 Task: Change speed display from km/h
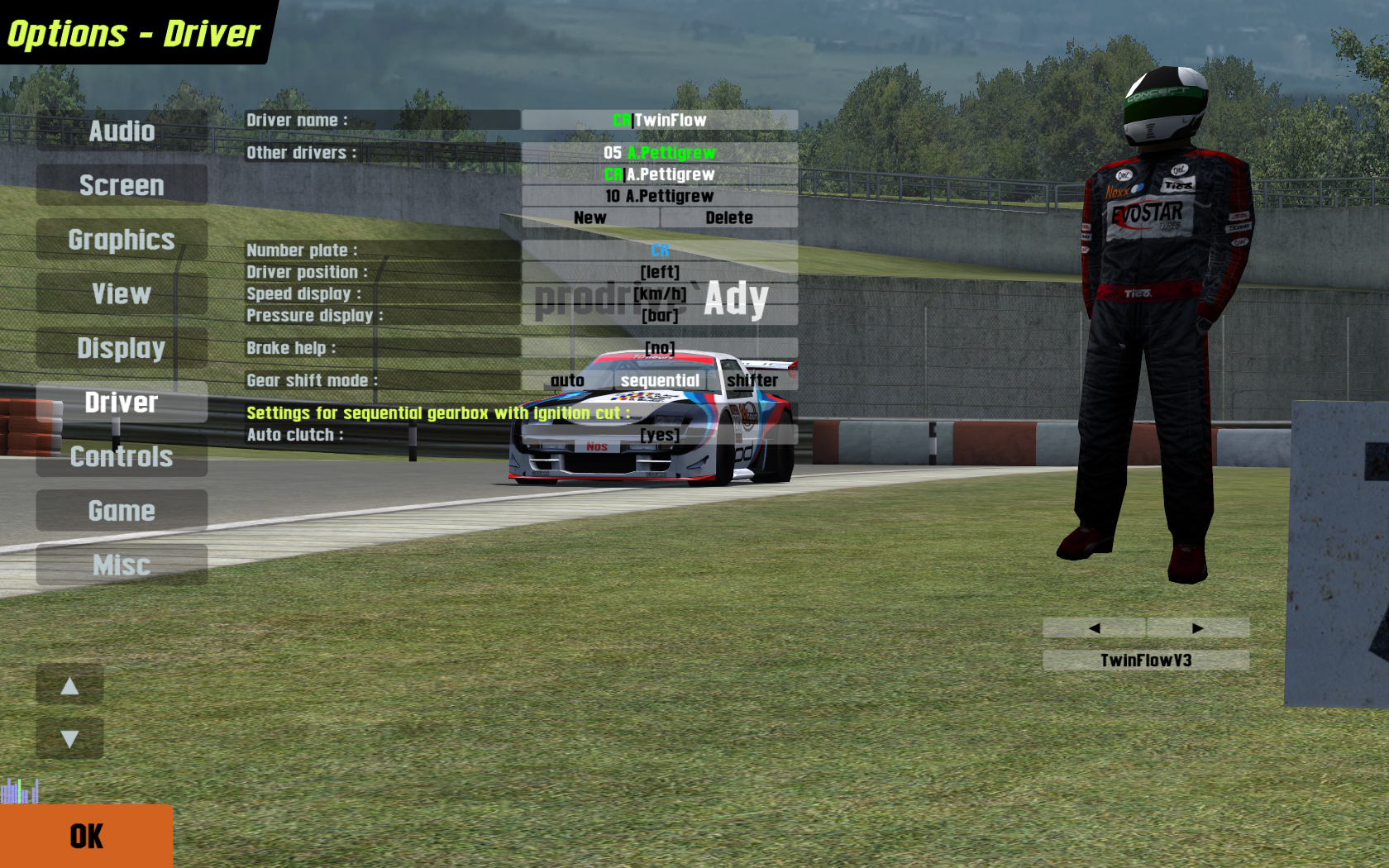(x=660, y=293)
